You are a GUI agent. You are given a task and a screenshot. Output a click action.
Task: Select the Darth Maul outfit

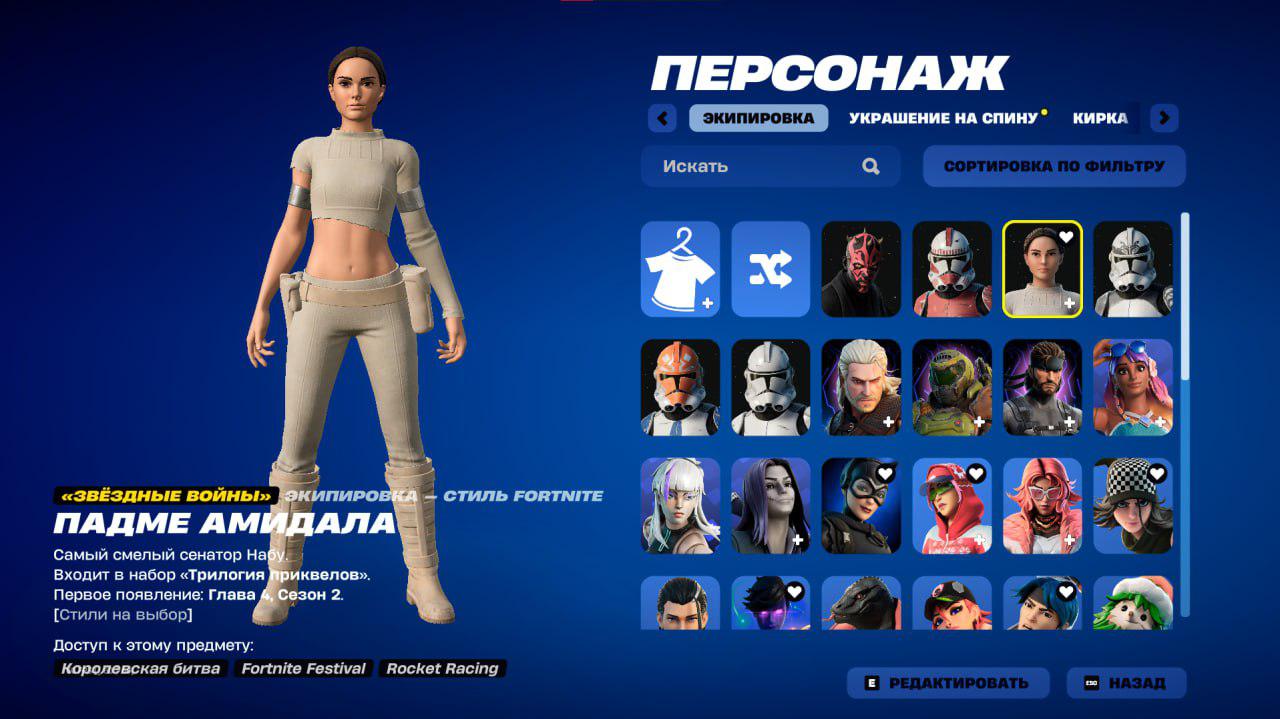861,269
